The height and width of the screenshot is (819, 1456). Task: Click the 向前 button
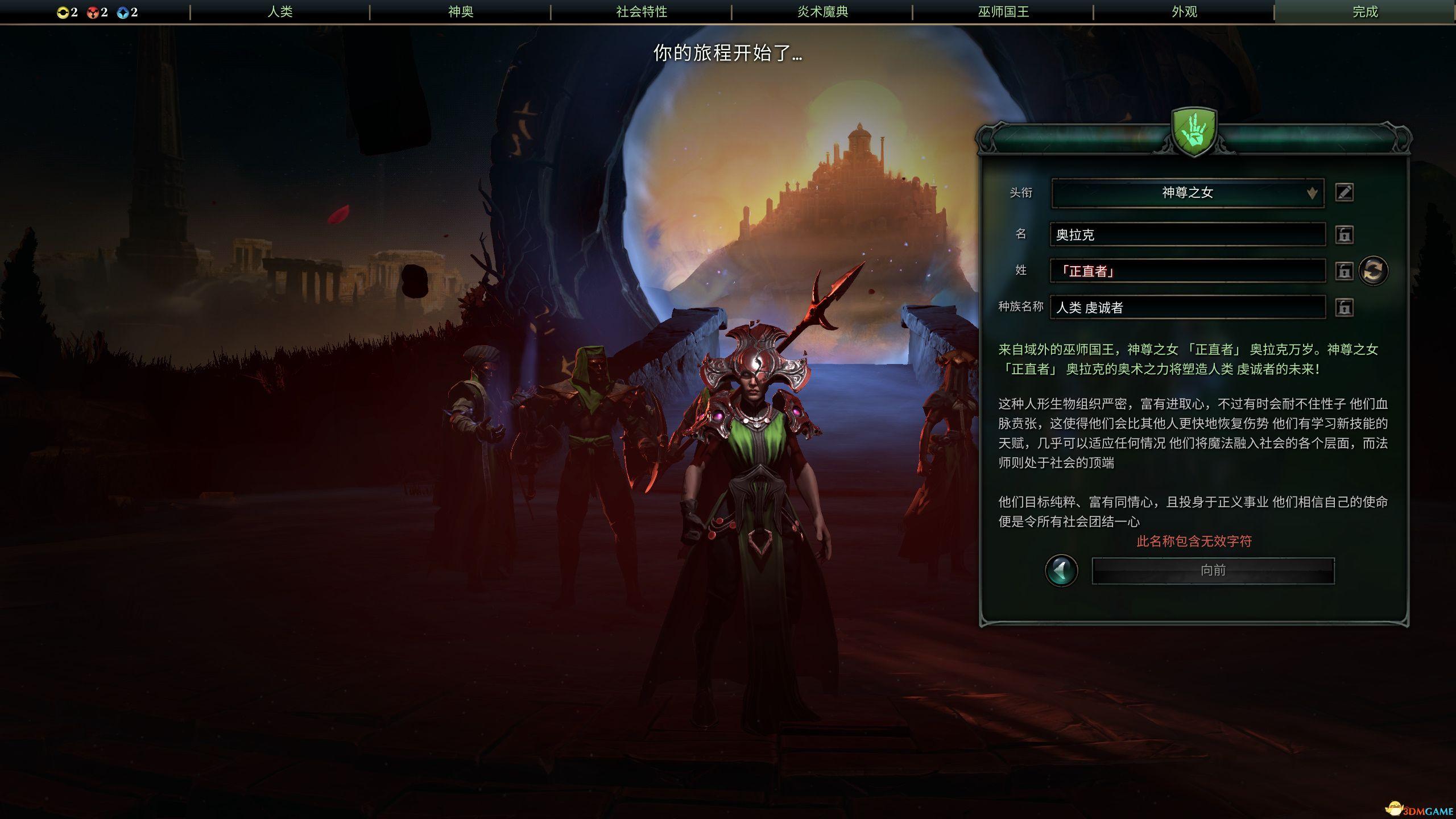pos(1213,570)
